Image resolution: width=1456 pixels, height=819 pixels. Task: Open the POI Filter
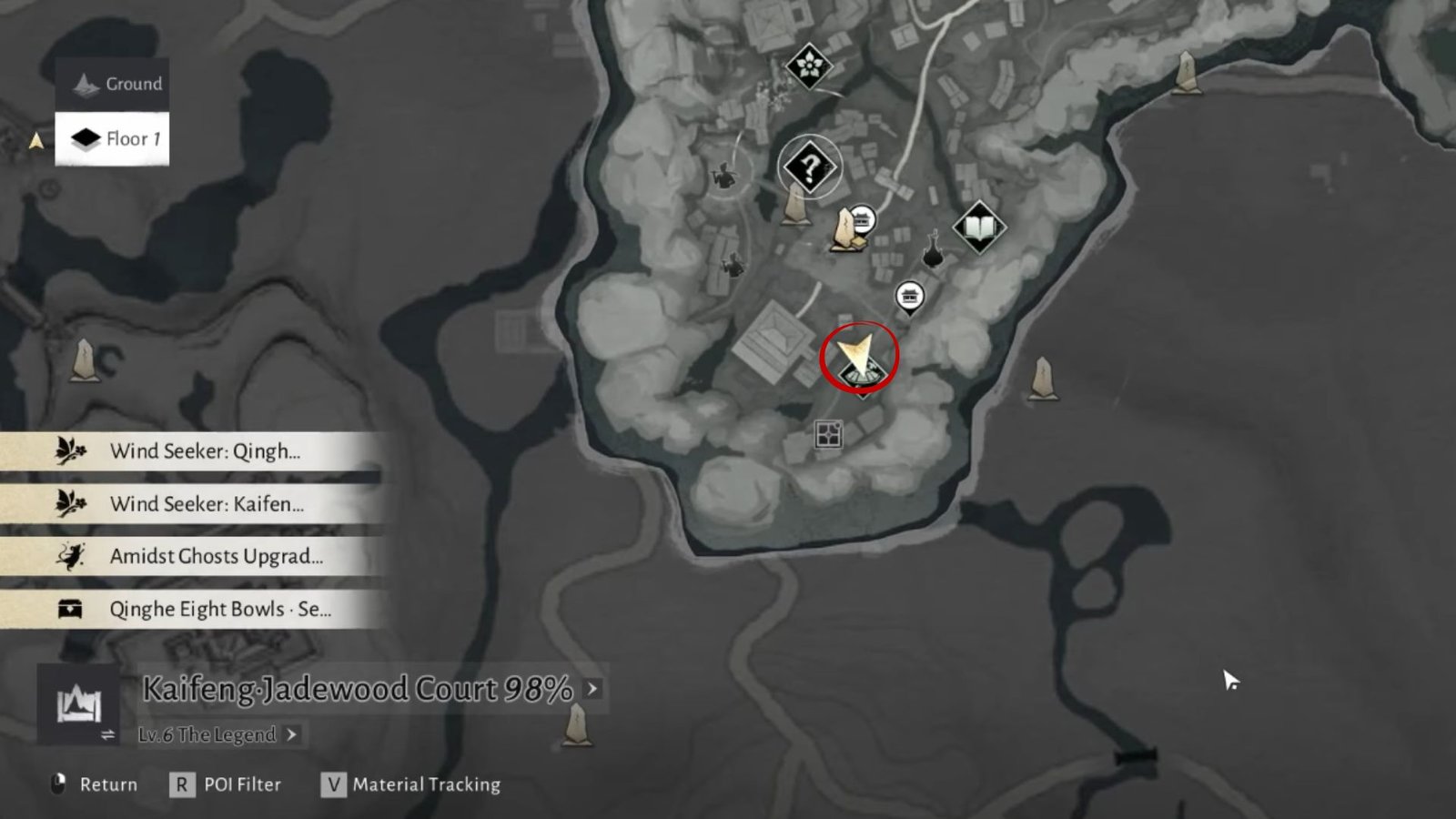pos(226,784)
